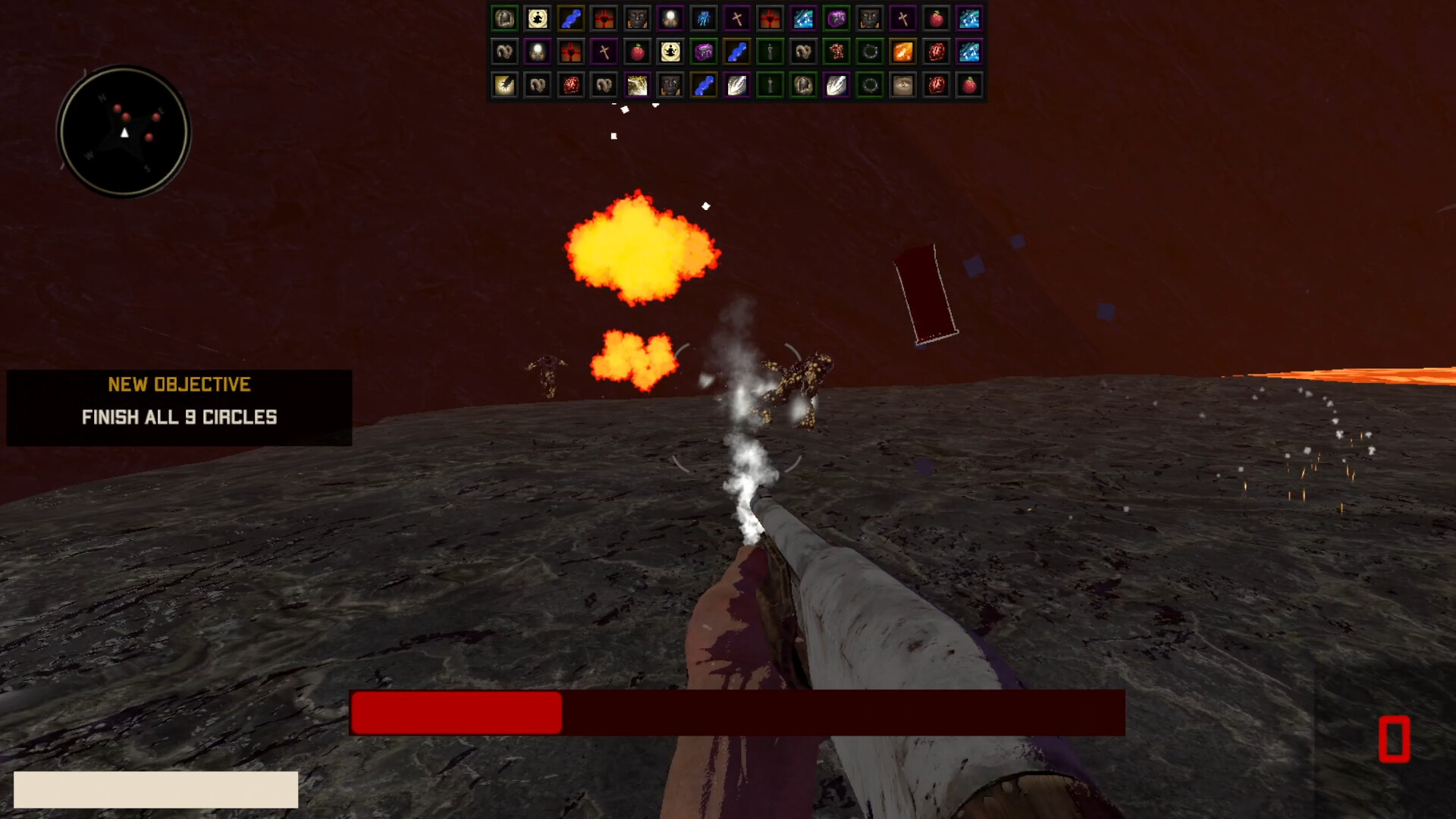This screenshot has height=819, width=1456.
Task: Select the tombstone item in the inventory bar
Action: tap(504, 17)
